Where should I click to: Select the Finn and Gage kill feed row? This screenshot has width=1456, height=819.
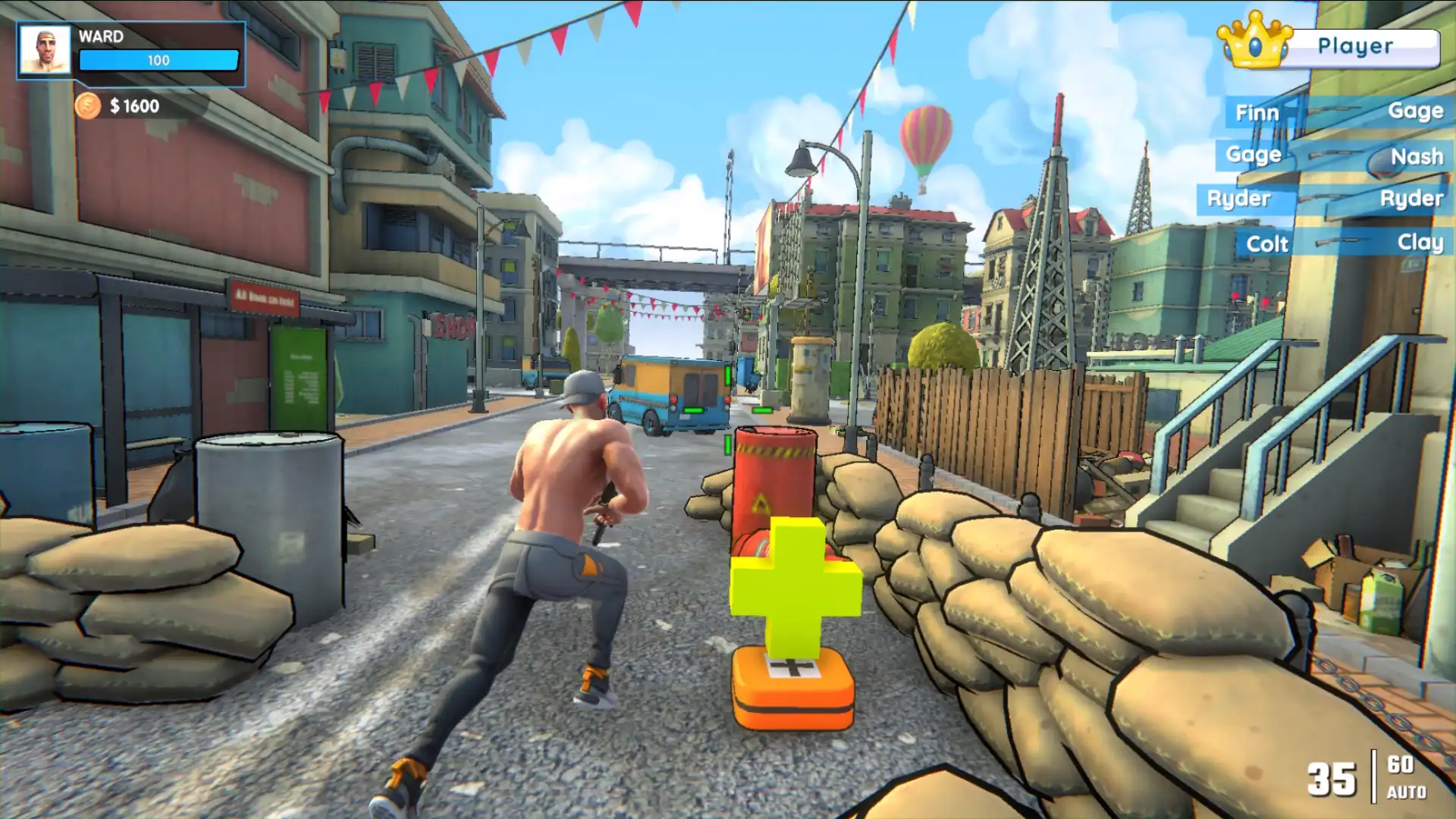point(1338,112)
